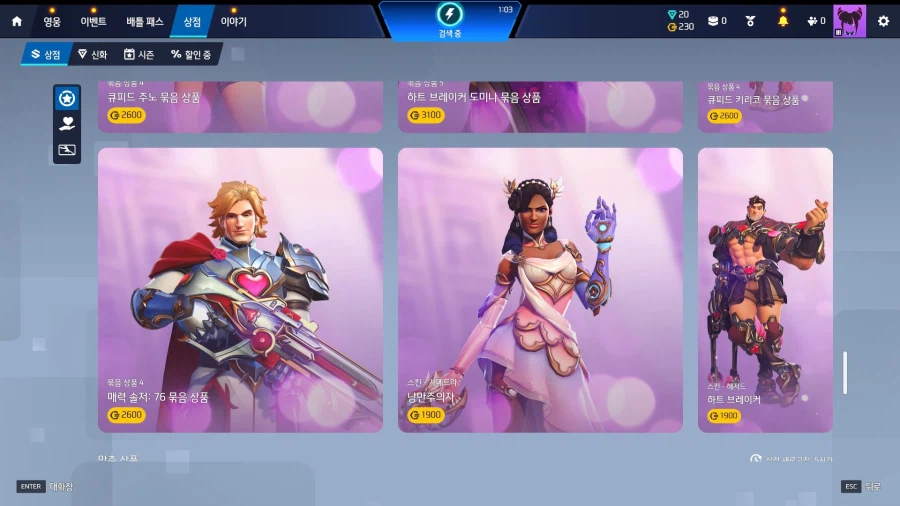The height and width of the screenshot is (506, 900).
Task: Switch to the 신화 (Mythic) shop tab
Action: tap(92, 55)
